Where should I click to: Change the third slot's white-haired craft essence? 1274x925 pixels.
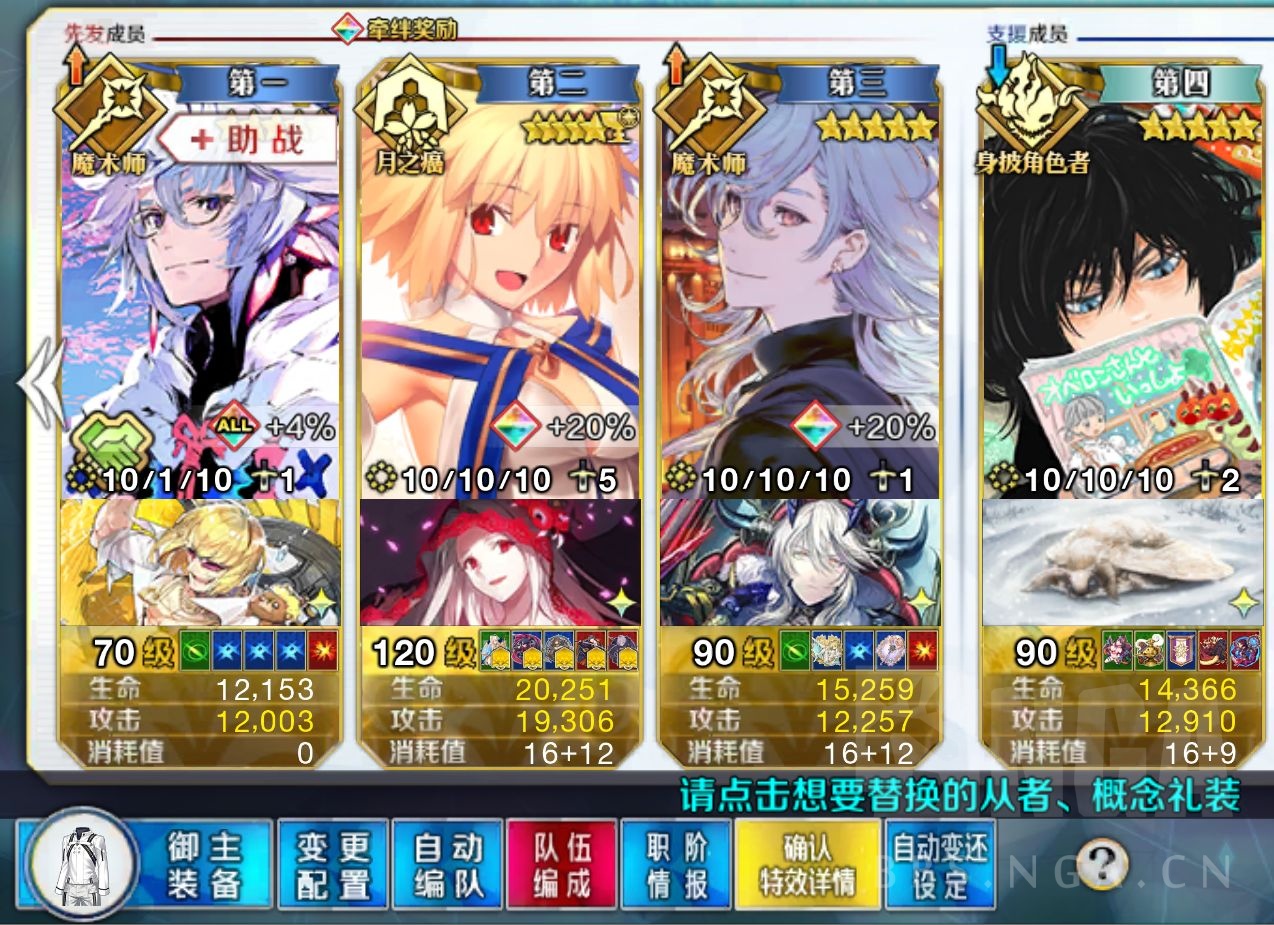(x=798, y=562)
